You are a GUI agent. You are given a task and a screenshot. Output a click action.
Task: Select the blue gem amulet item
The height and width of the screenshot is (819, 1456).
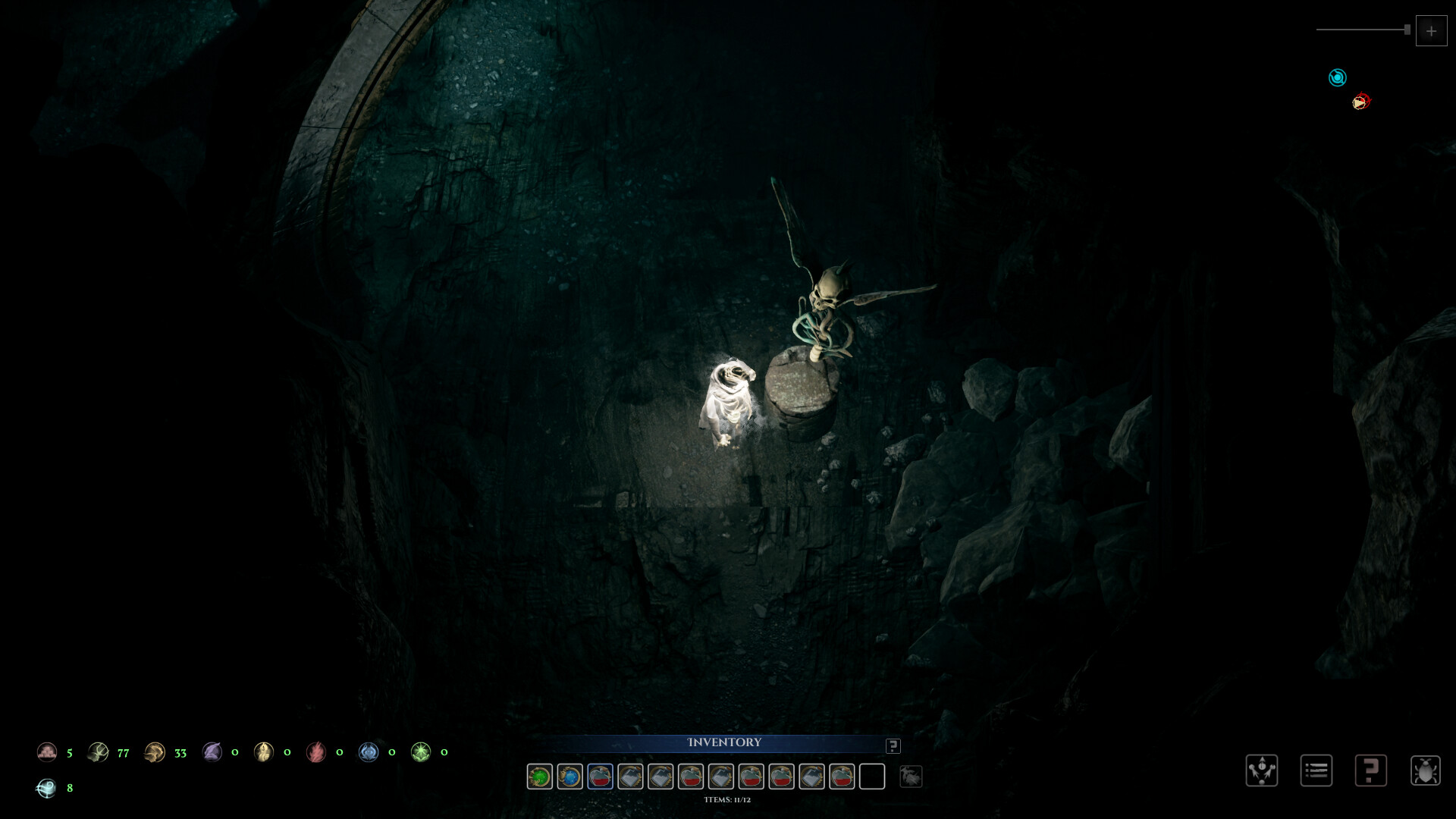tap(570, 777)
